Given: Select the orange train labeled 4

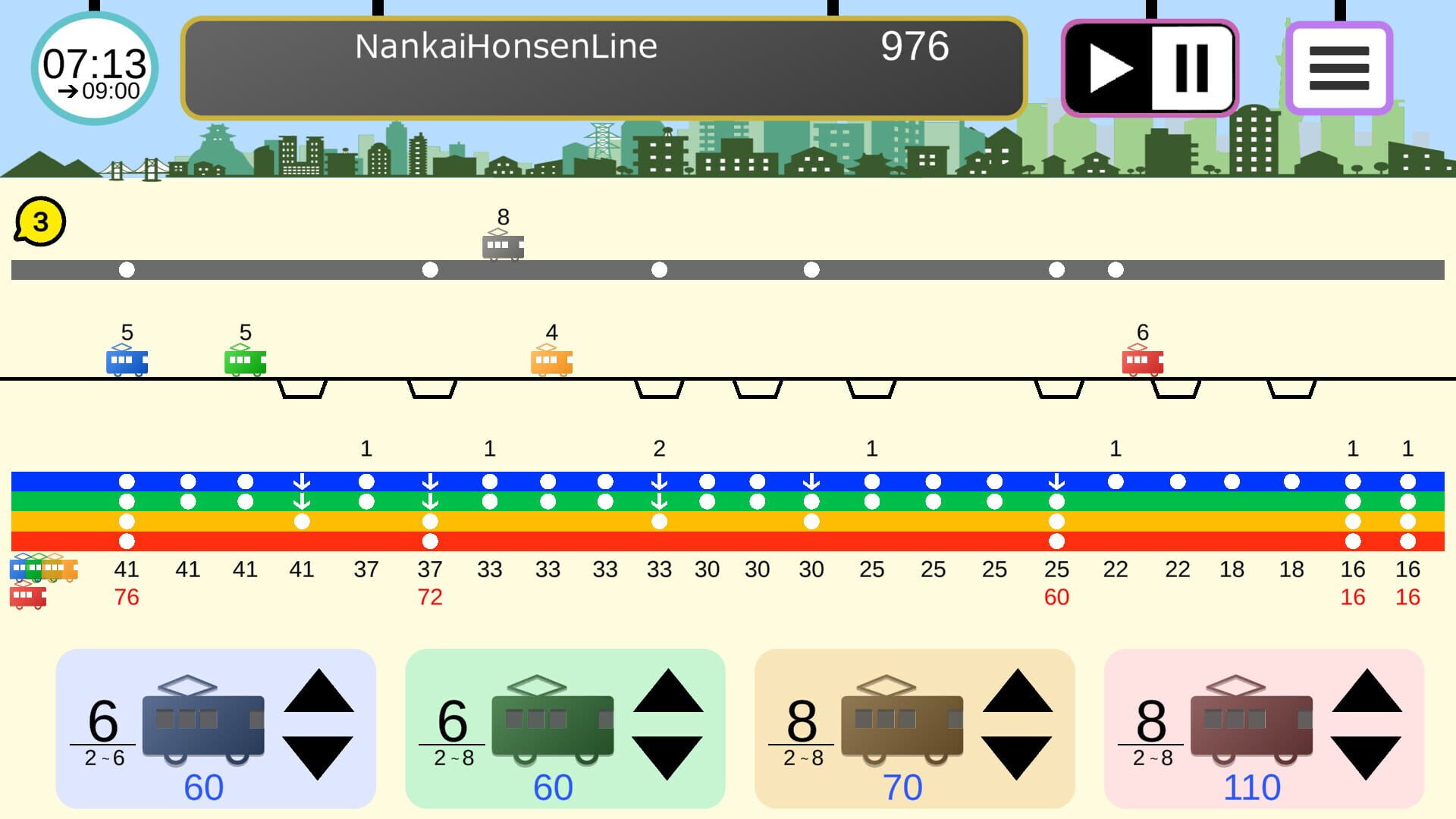Looking at the screenshot, I should [x=551, y=362].
